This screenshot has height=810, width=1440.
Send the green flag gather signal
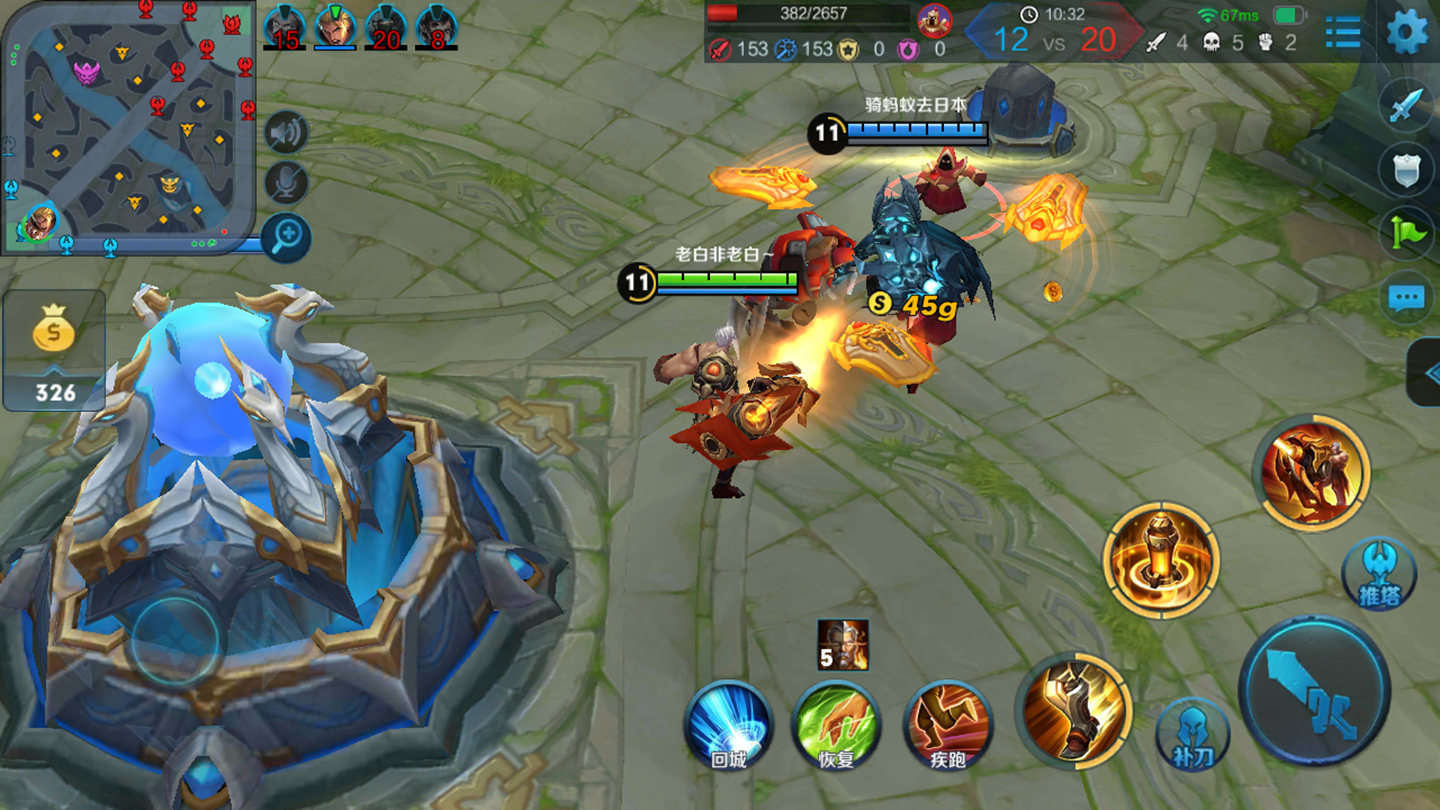[1406, 233]
